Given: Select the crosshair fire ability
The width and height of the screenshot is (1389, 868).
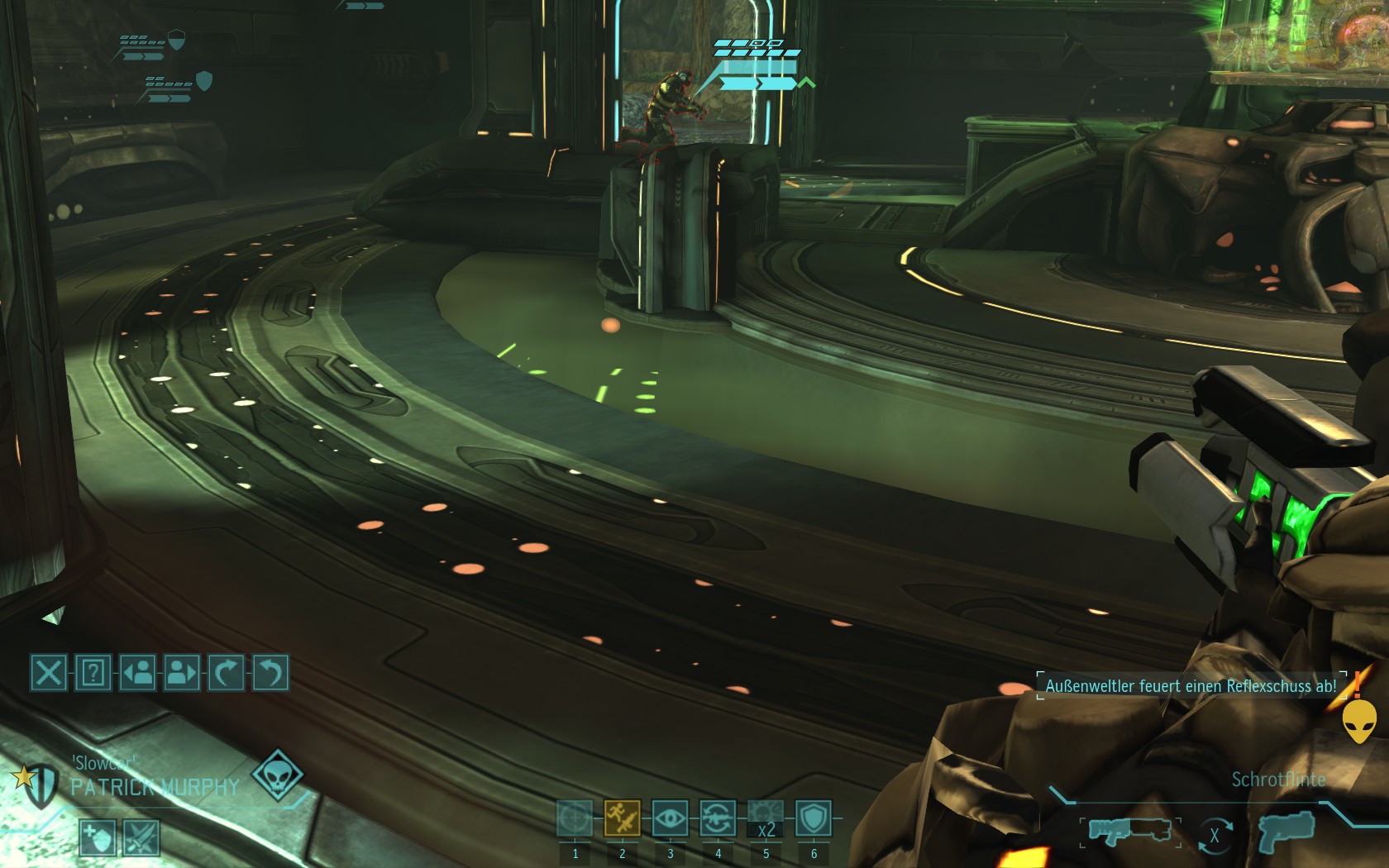Looking at the screenshot, I should click(x=575, y=818).
